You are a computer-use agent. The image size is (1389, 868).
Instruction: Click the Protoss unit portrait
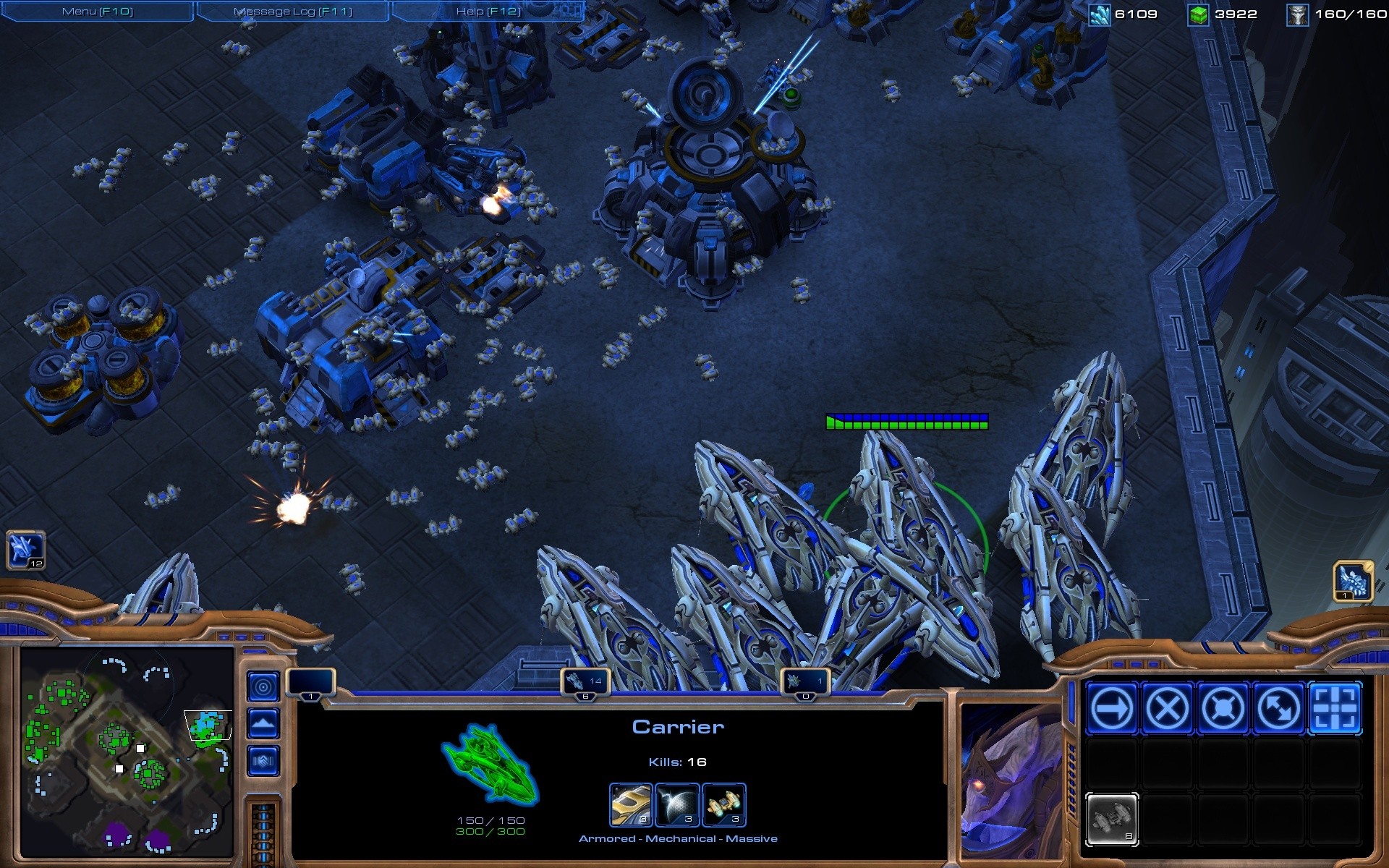tap(1011, 781)
